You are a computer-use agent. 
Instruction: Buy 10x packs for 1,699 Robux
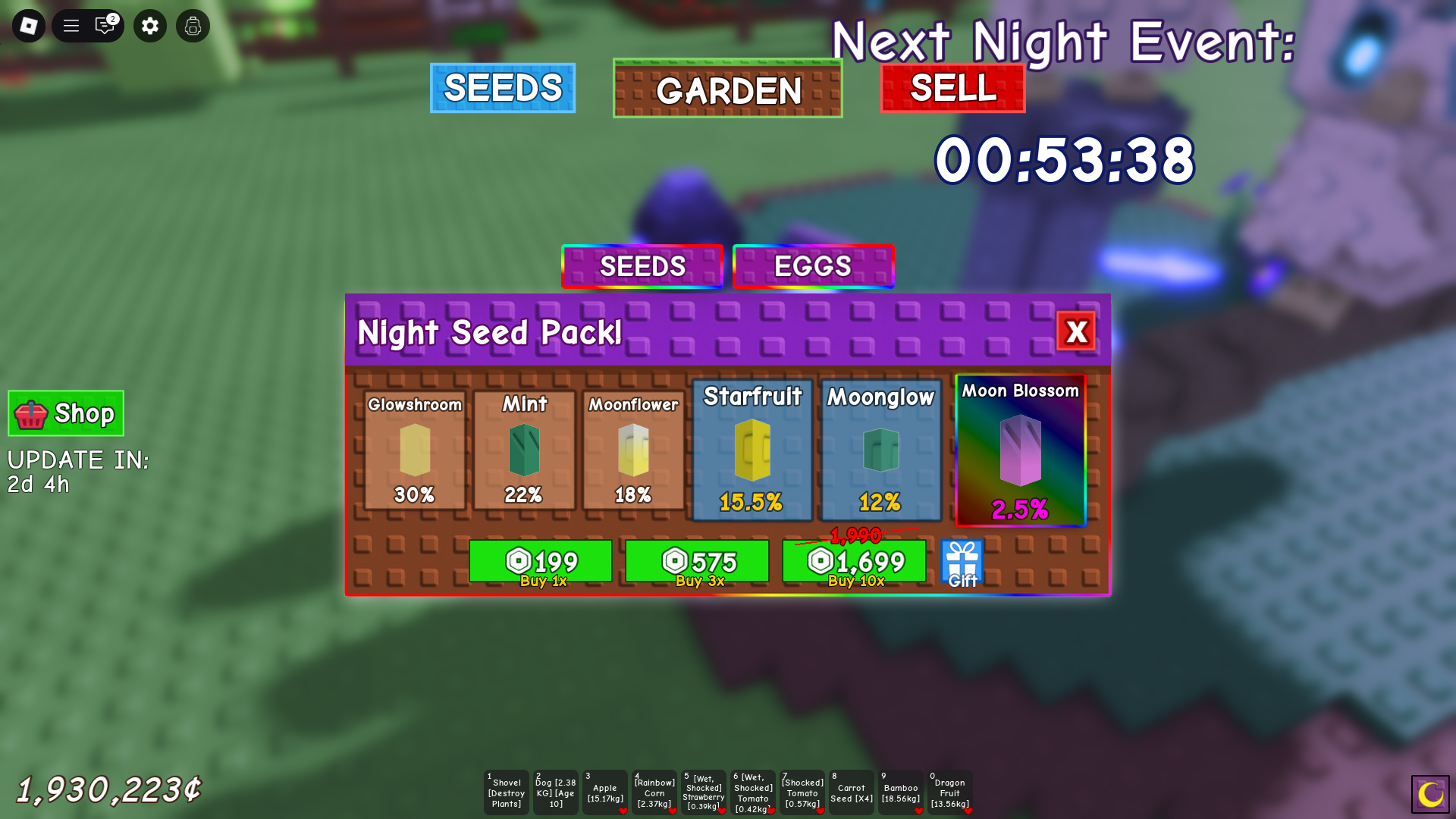coord(854,562)
